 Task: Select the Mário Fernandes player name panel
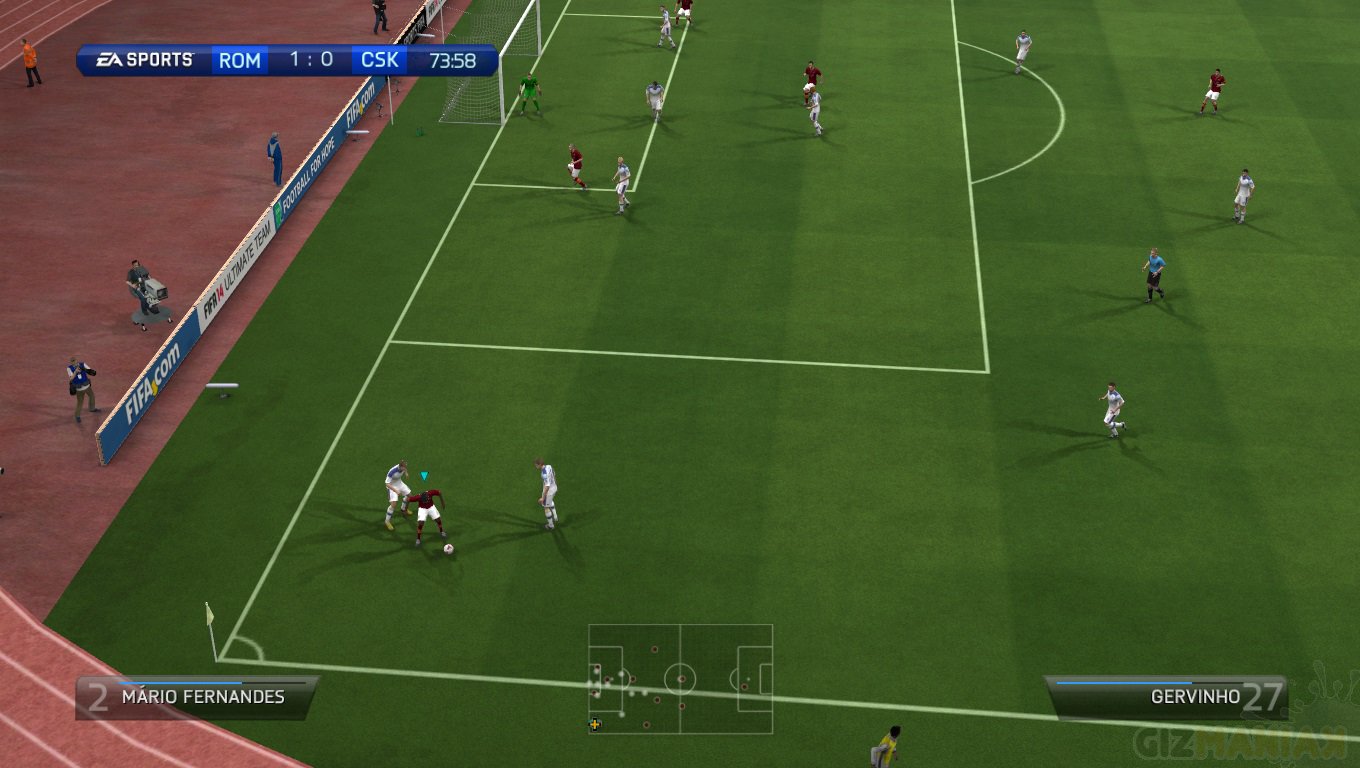[197, 697]
